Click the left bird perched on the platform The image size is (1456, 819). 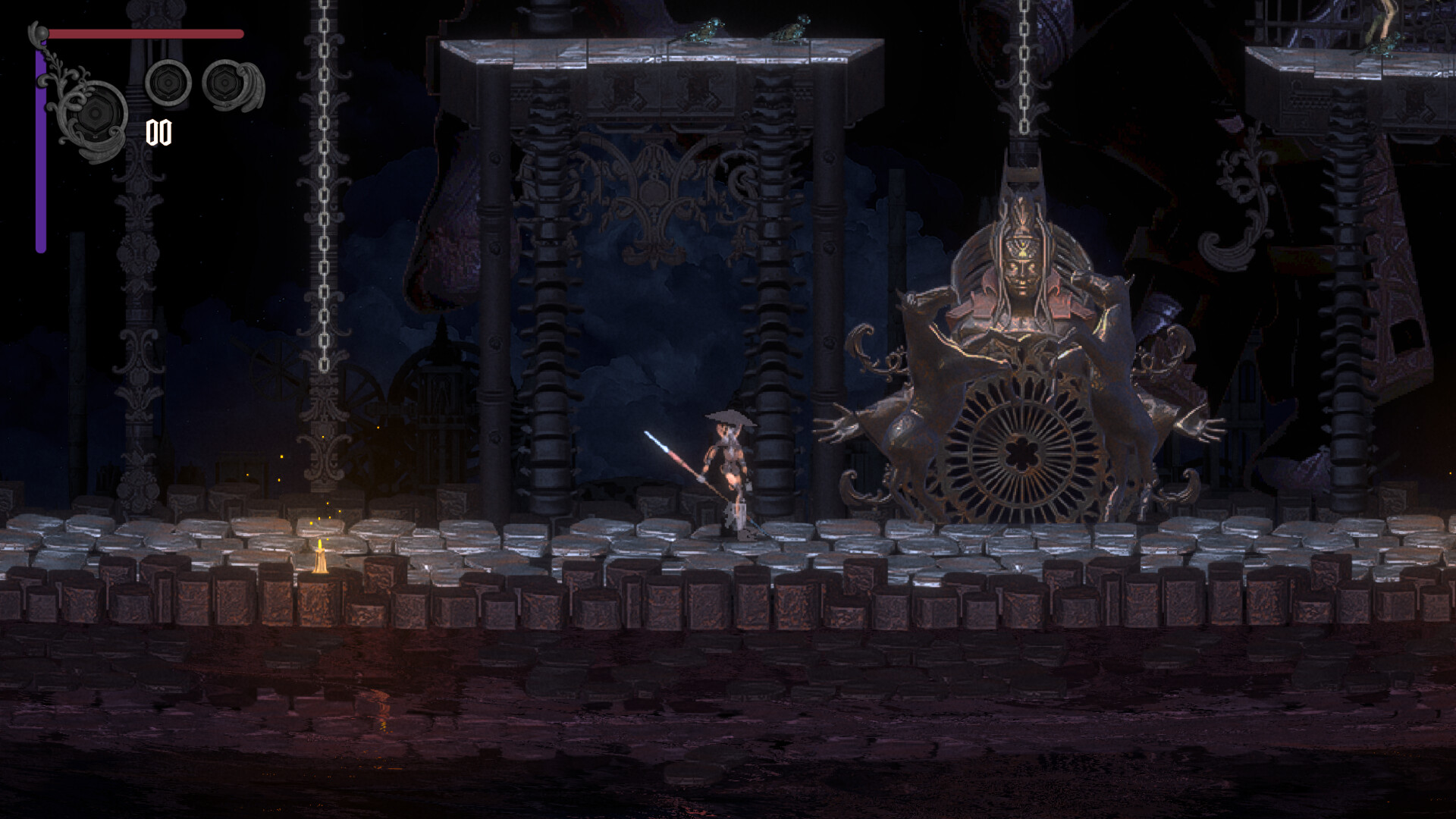click(x=708, y=27)
